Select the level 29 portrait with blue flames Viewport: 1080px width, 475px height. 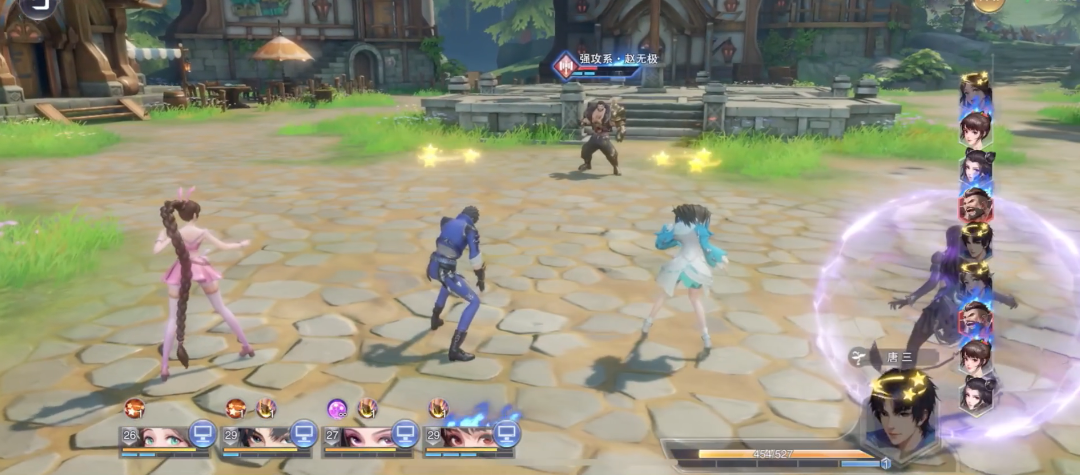point(465,436)
